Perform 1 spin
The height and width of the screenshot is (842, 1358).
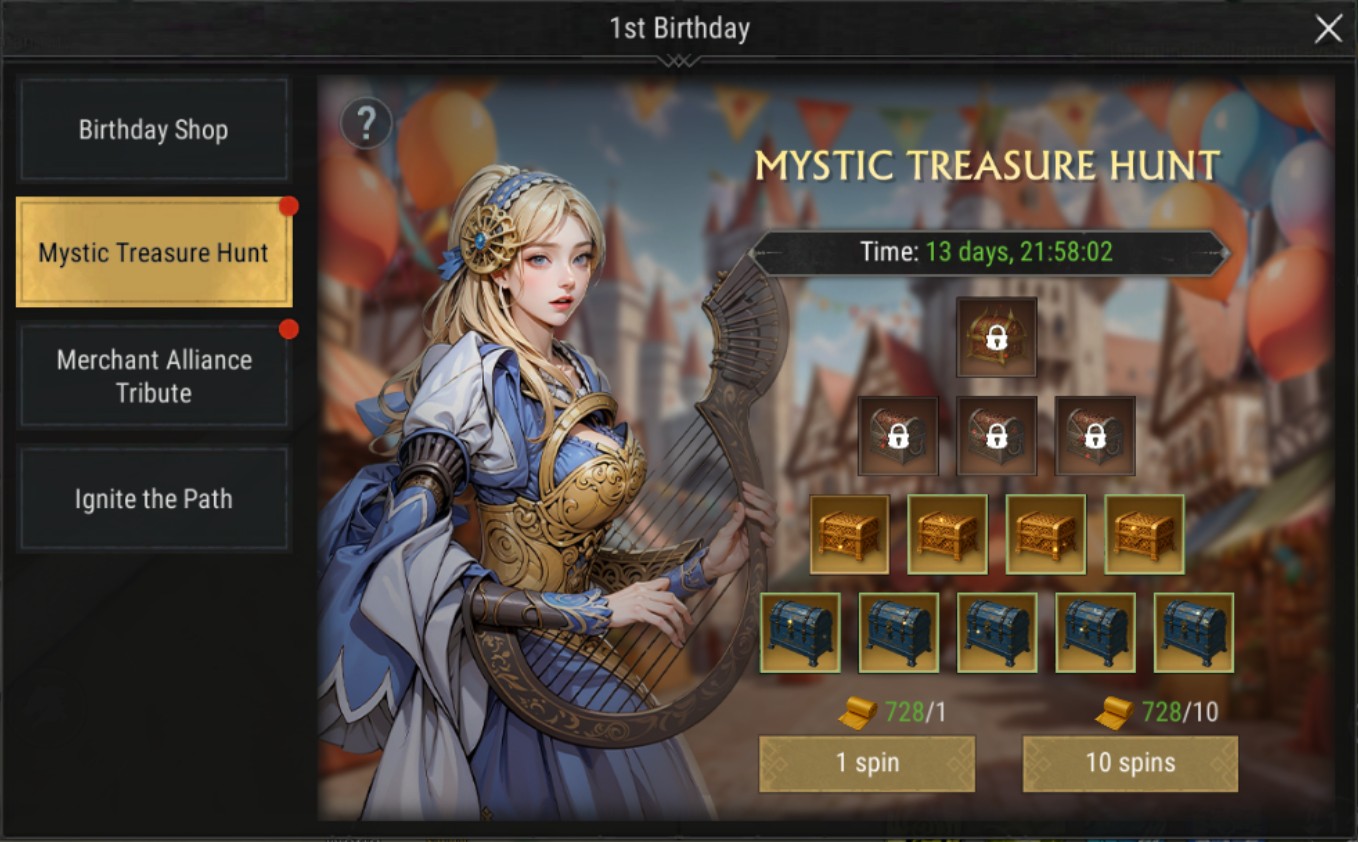click(867, 764)
